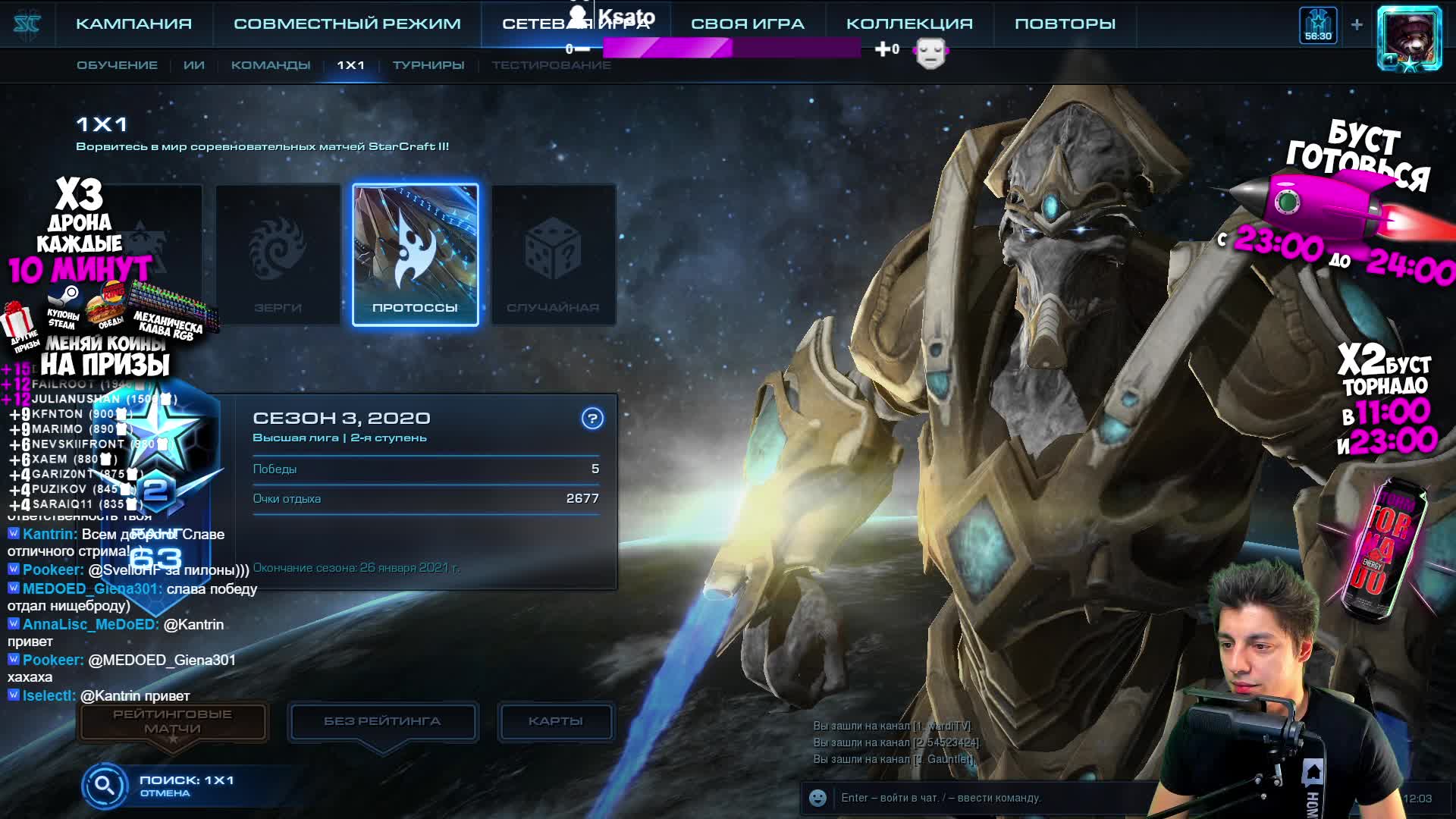Choose the Зерги race tile
Image resolution: width=1456 pixels, height=819 pixels.
(x=278, y=255)
